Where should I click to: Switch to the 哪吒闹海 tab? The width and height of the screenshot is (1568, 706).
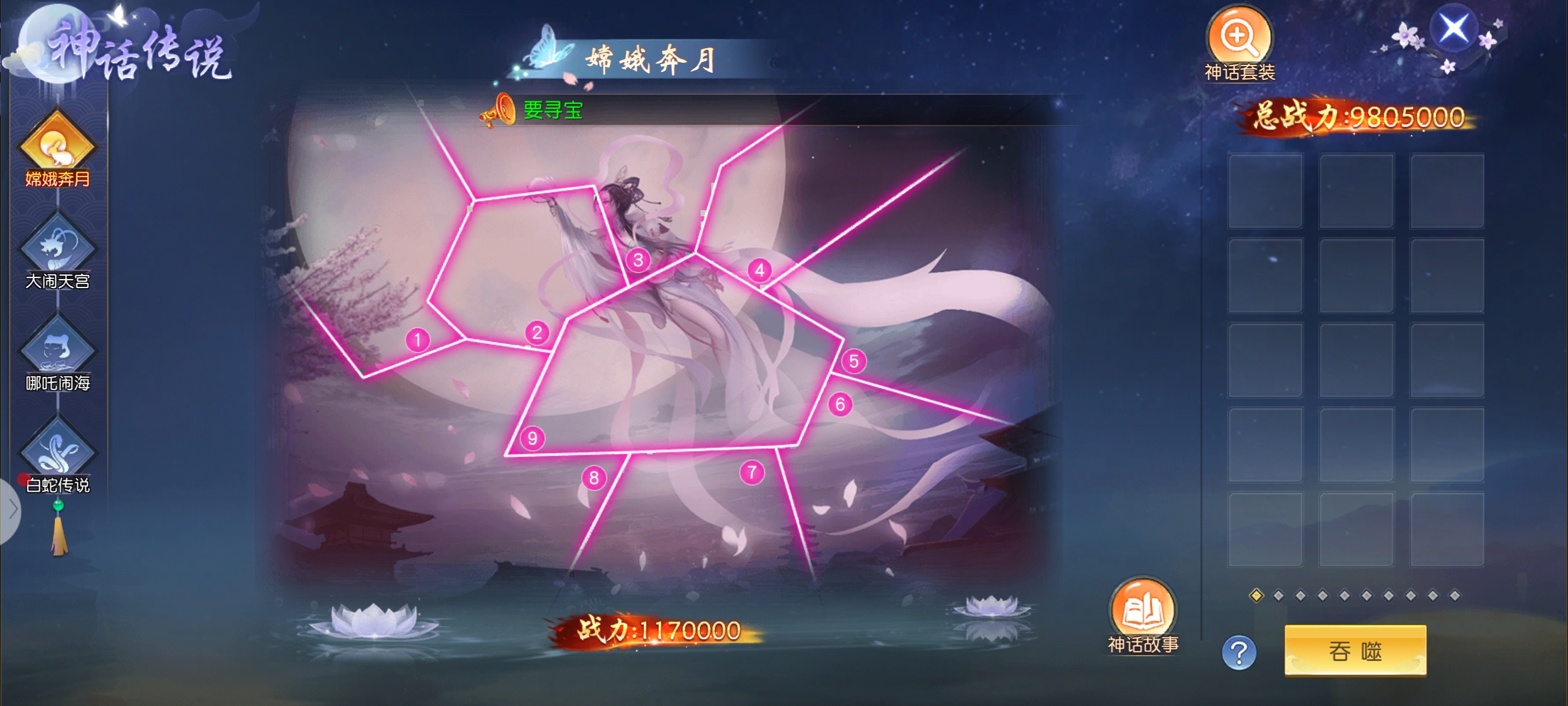pos(57,350)
